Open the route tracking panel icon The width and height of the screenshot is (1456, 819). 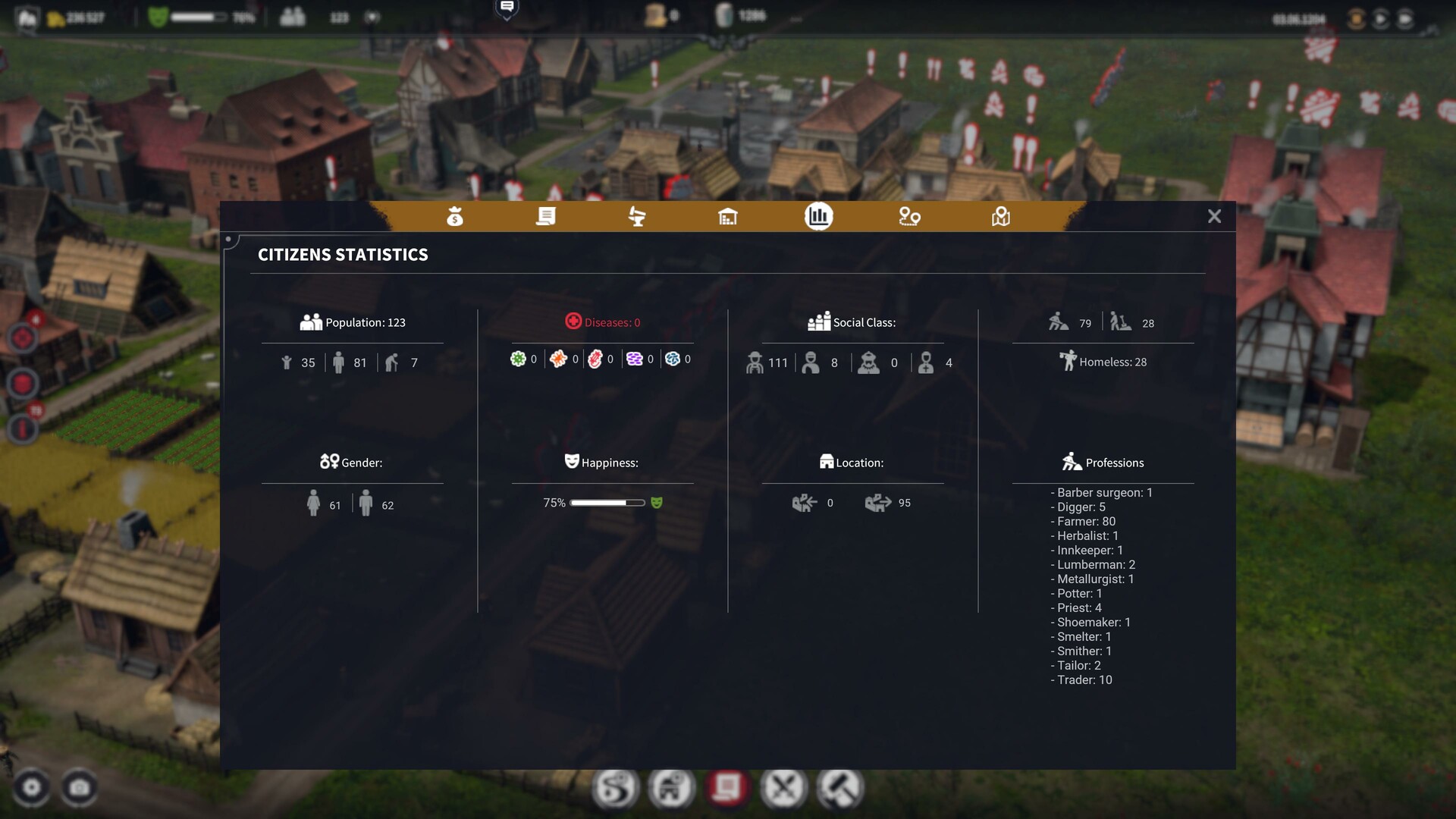909,217
